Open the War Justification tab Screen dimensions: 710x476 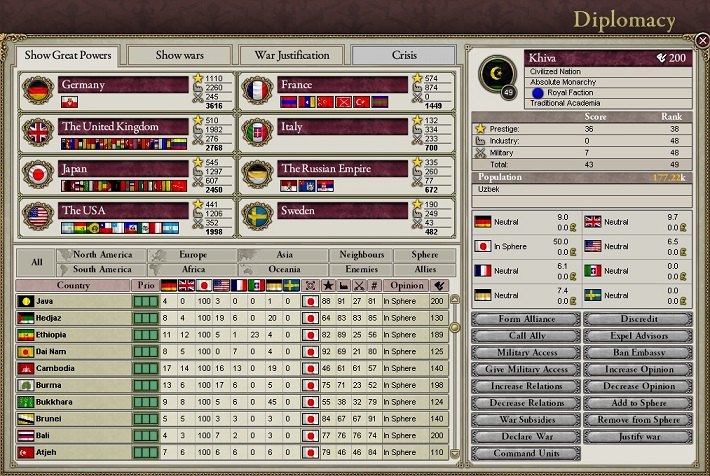pyautogui.click(x=291, y=55)
